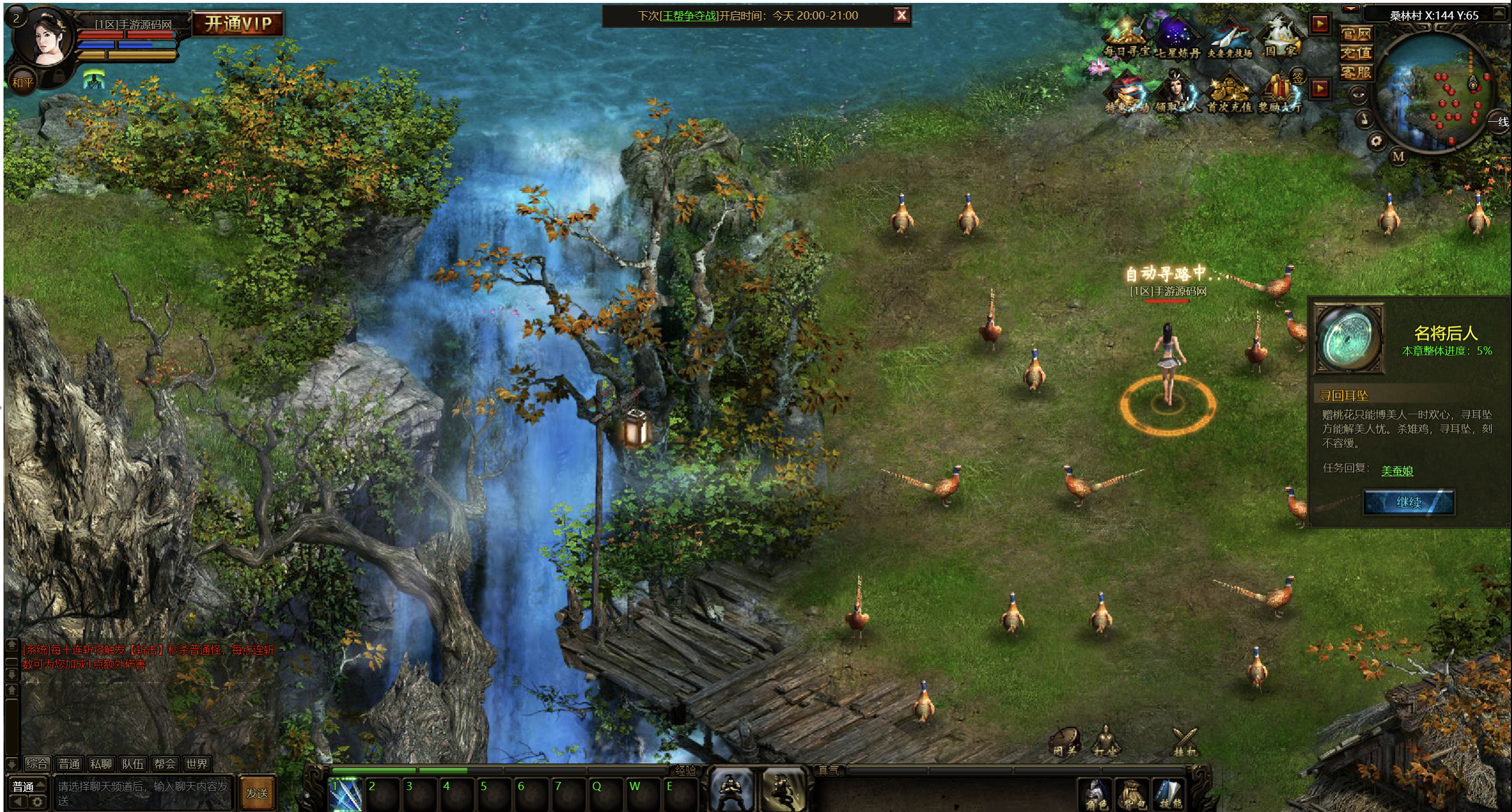Switch to the 帮会 chat tab
The height and width of the screenshot is (812, 1512).
(164, 764)
